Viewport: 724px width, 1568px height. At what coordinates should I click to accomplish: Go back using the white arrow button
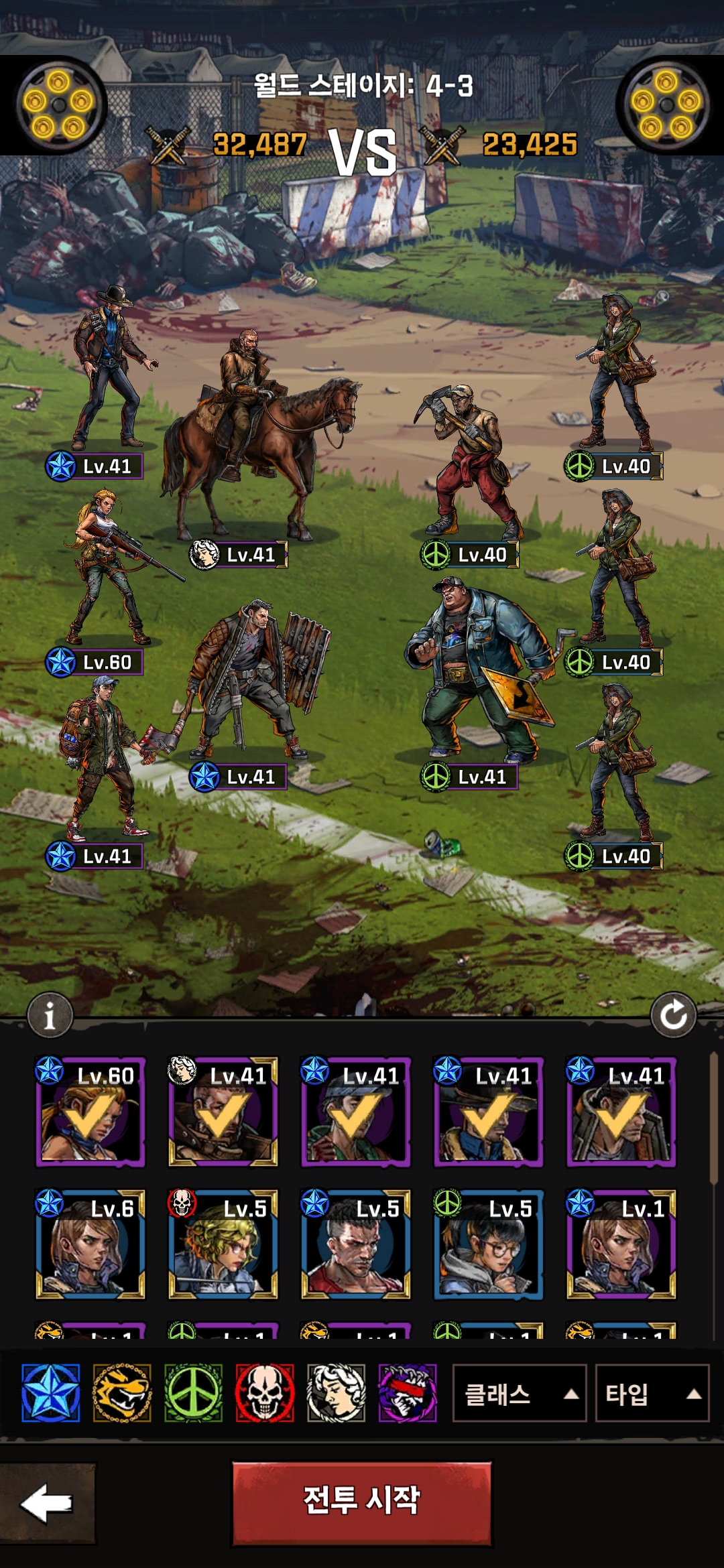(47, 1503)
